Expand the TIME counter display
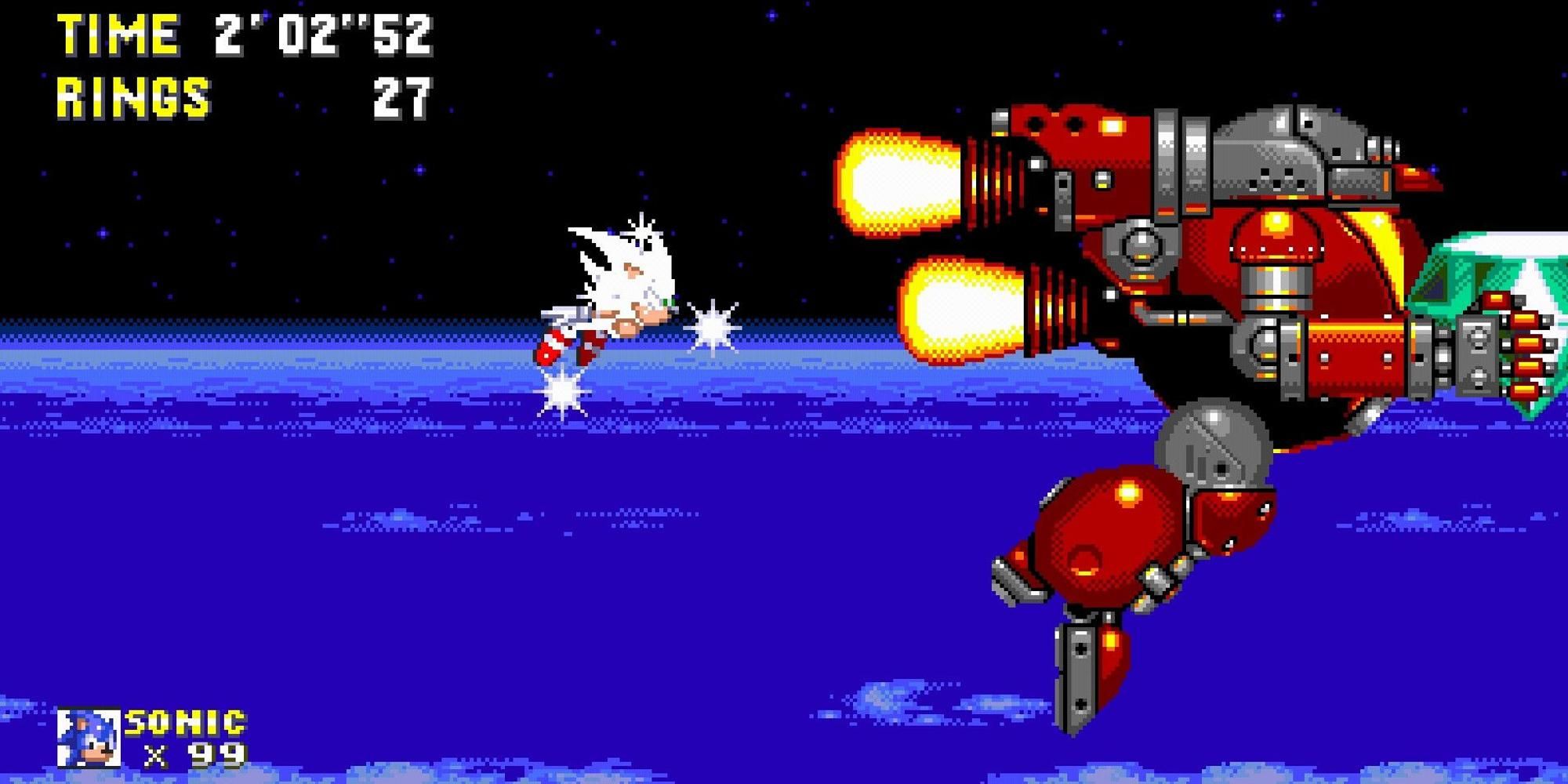Image resolution: width=1568 pixels, height=784 pixels. [x=243, y=35]
